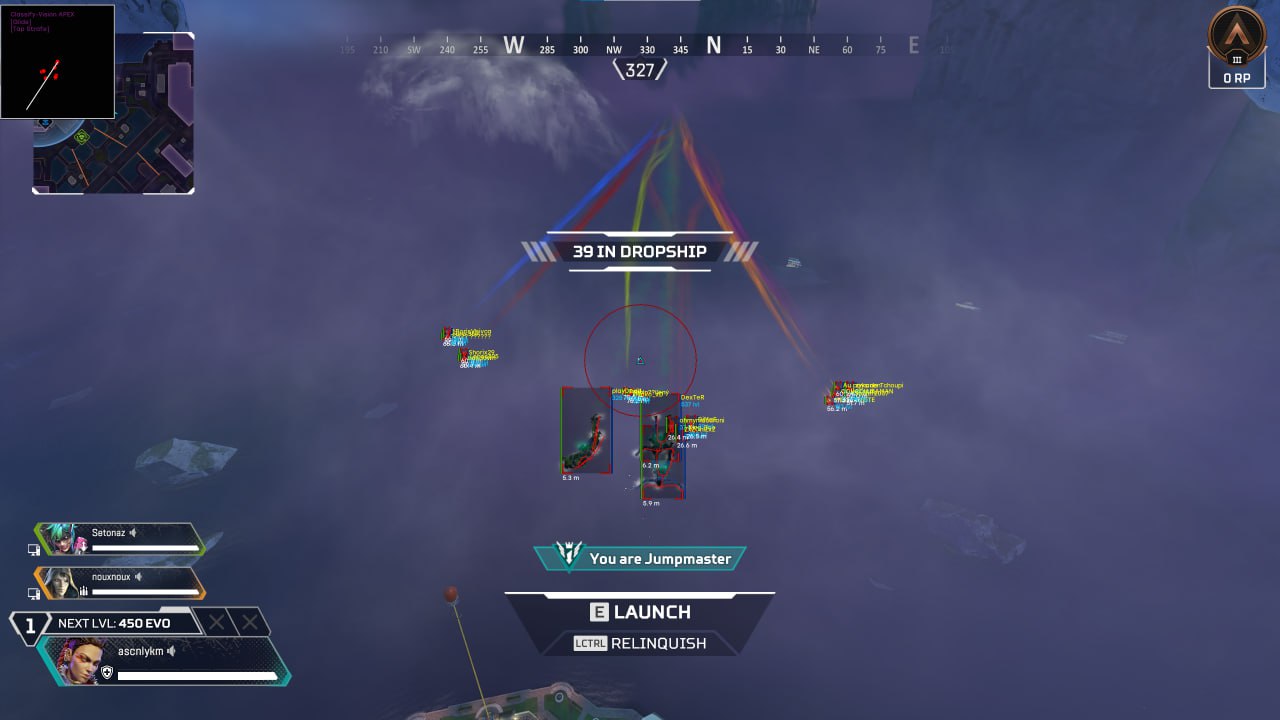Click the shield cross icon on ascnlykm's bar
The height and width of the screenshot is (720, 1280).
pyautogui.click(x=108, y=670)
